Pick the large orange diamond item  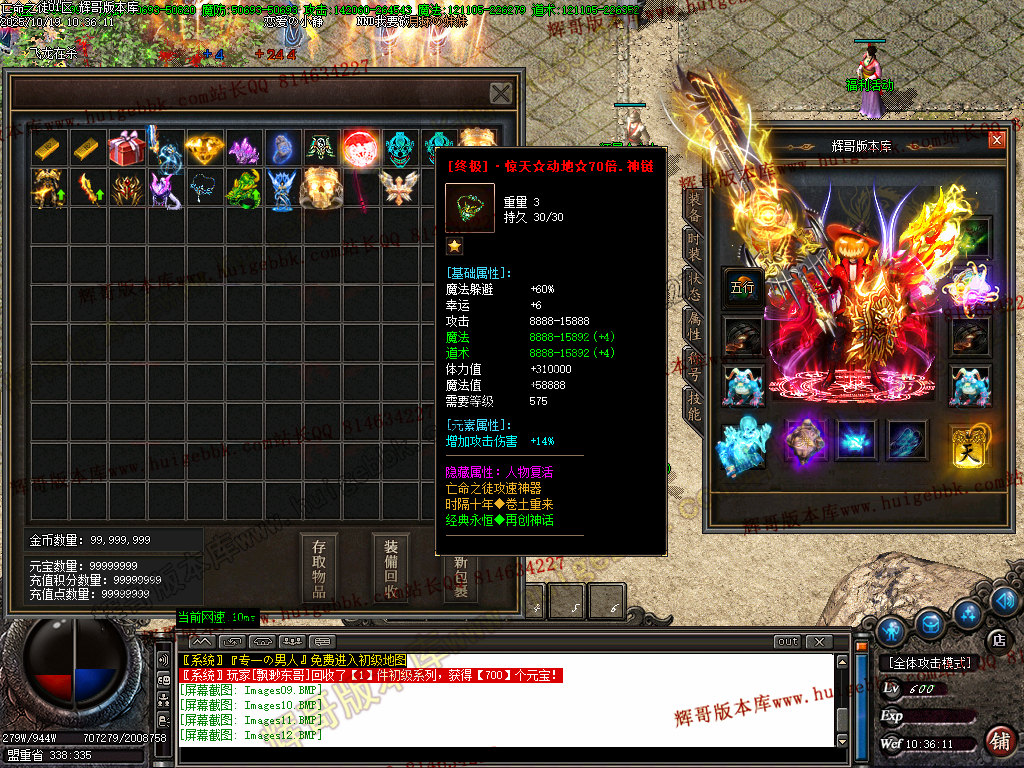coord(204,148)
